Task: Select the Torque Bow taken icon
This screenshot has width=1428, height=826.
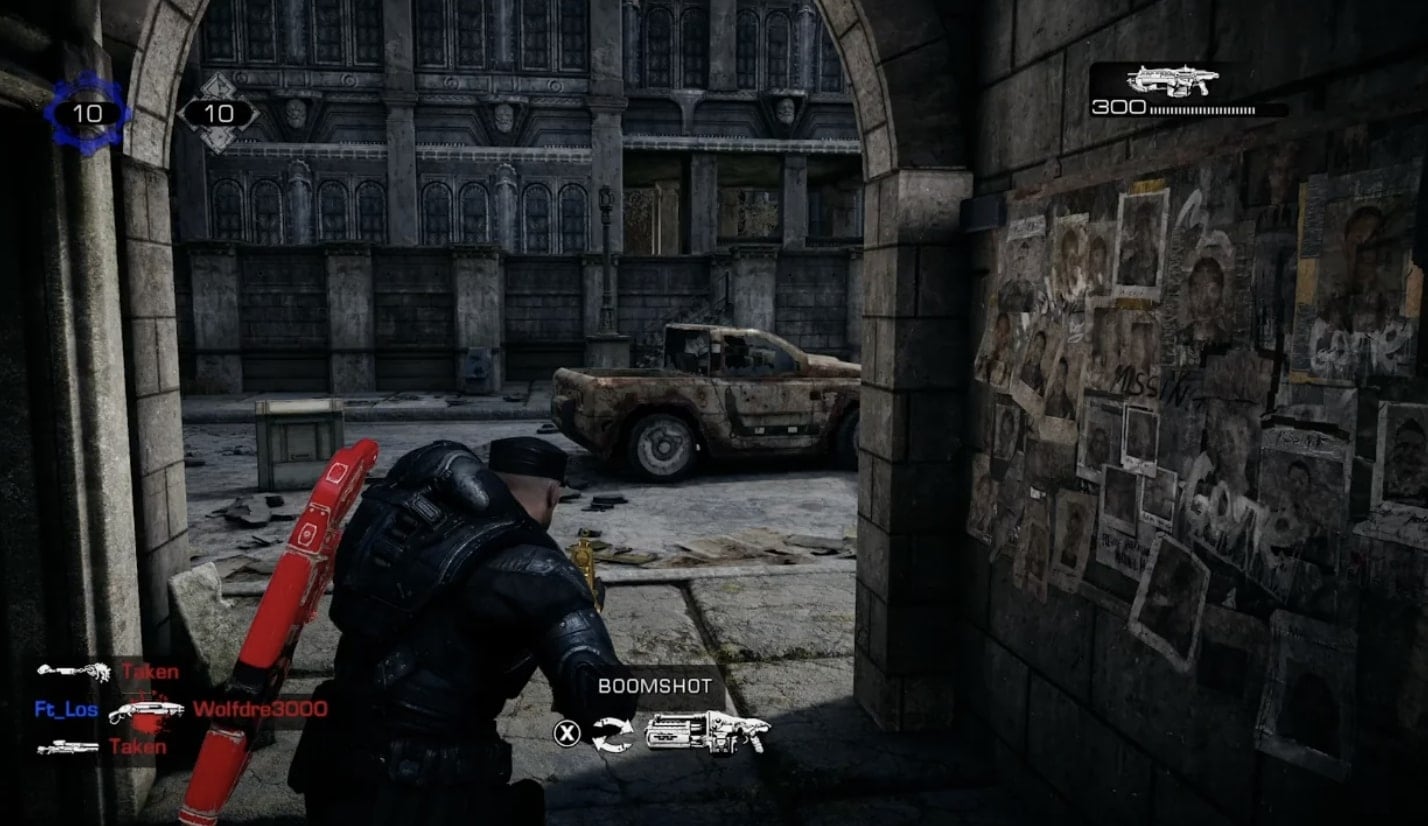Action: [x=73, y=672]
